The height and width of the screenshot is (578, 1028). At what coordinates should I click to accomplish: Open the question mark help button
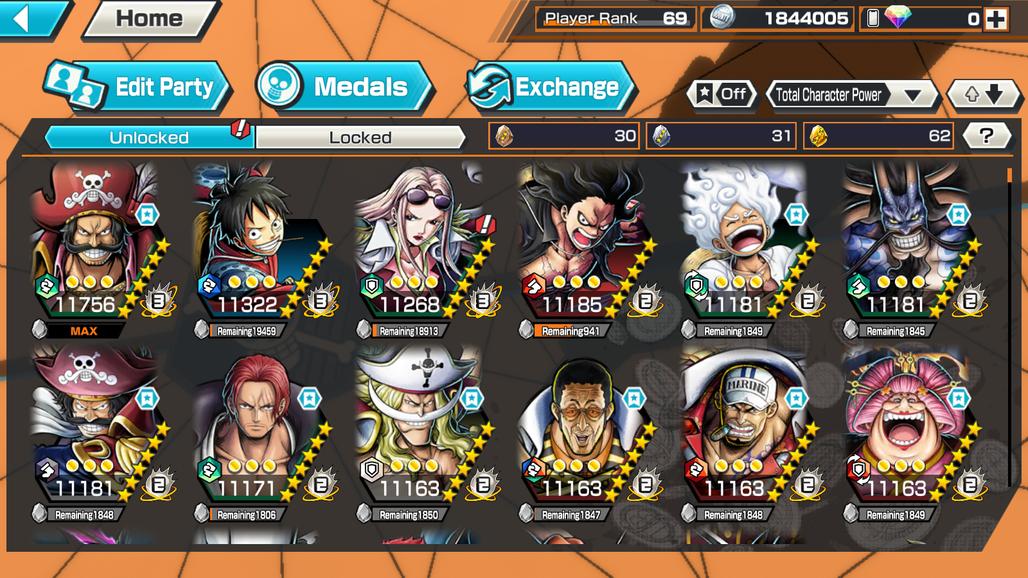[986, 136]
